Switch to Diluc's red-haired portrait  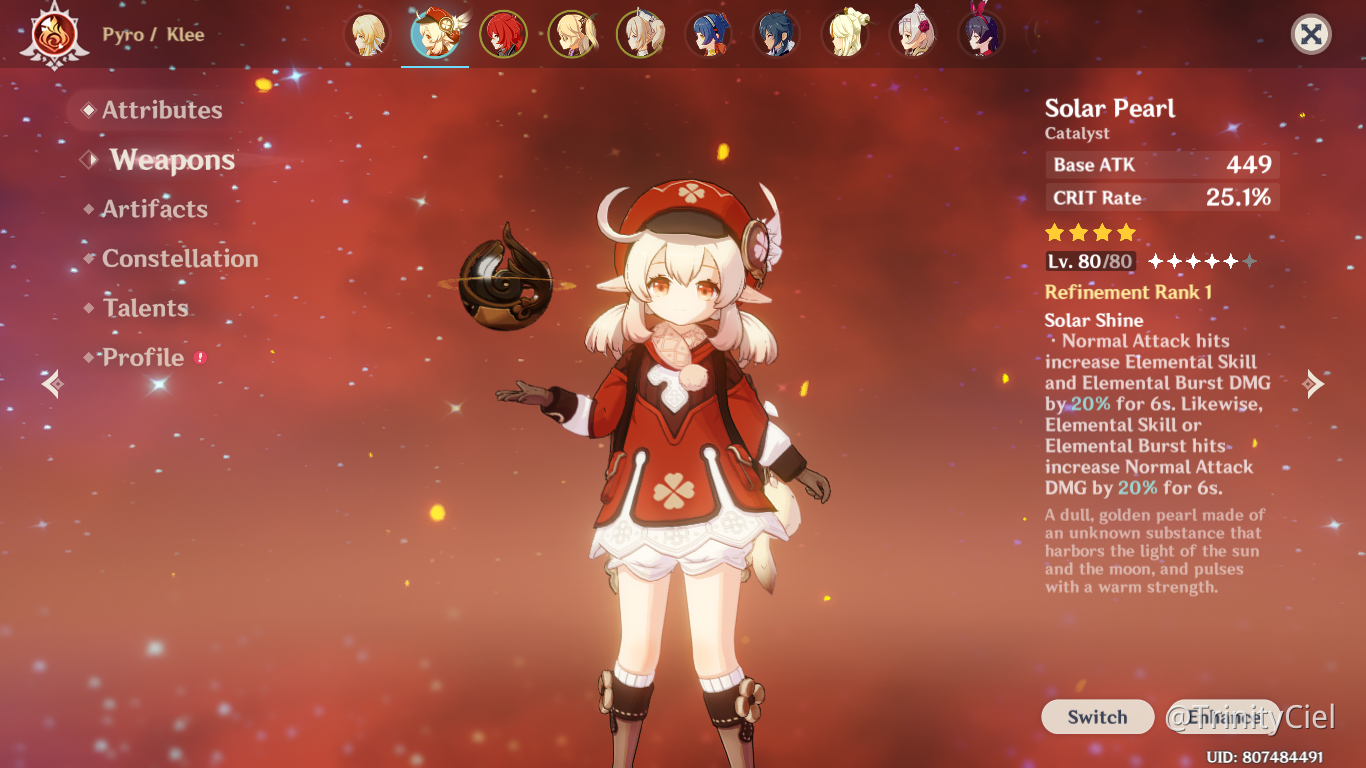[x=503, y=34]
